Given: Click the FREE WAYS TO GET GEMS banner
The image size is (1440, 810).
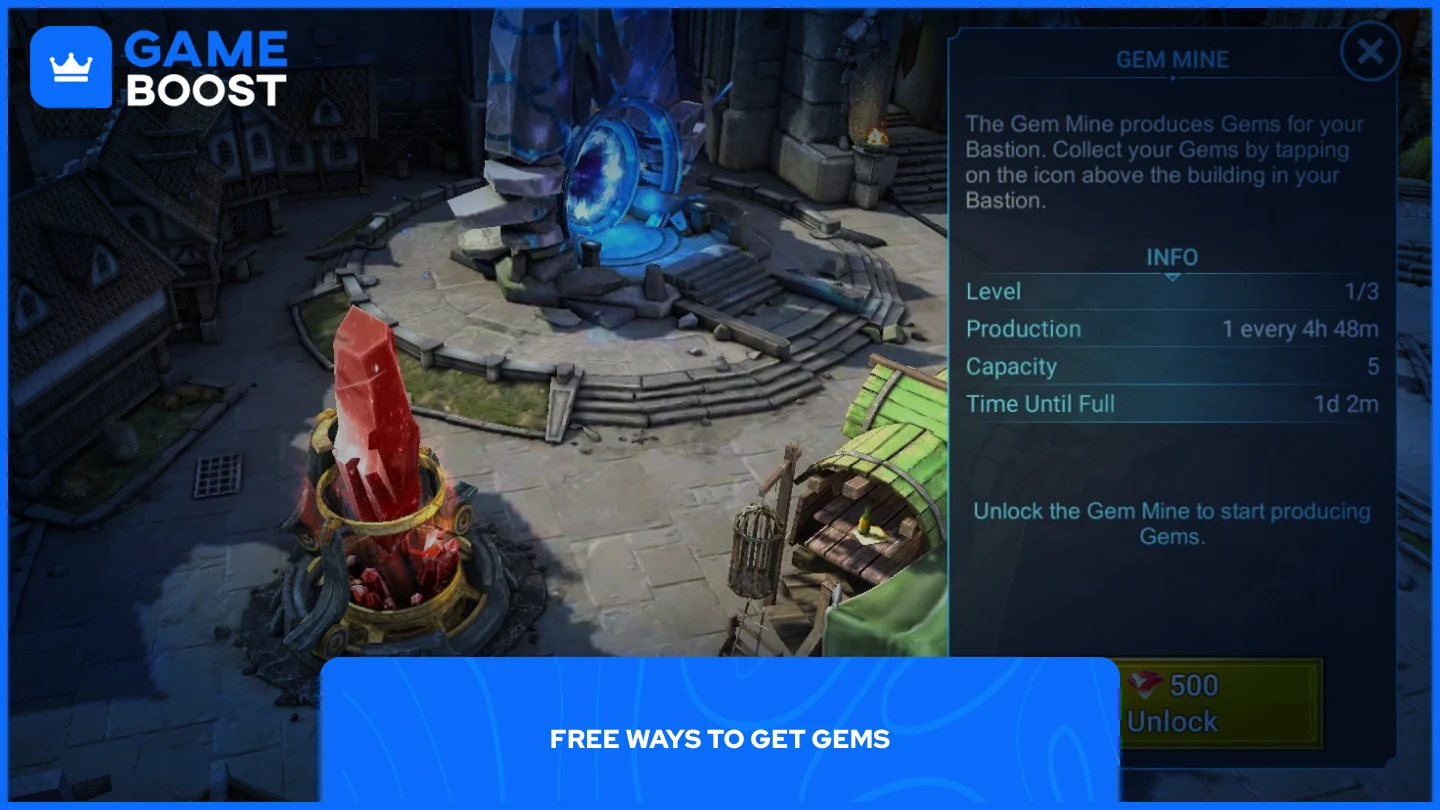Looking at the screenshot, I should pyautogui.click(x=719, y=739).
